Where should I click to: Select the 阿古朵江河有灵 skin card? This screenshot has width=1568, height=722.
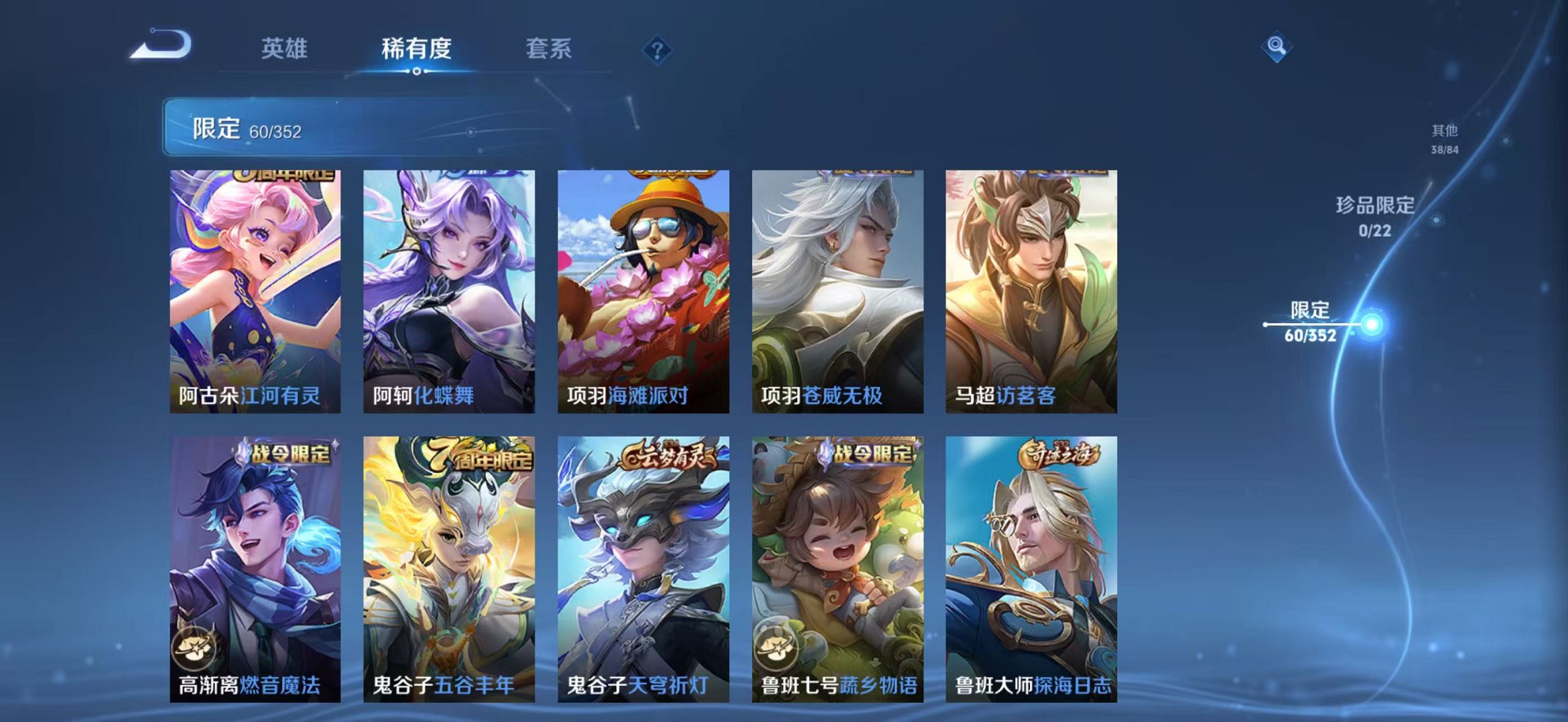(x=257, y=292)
